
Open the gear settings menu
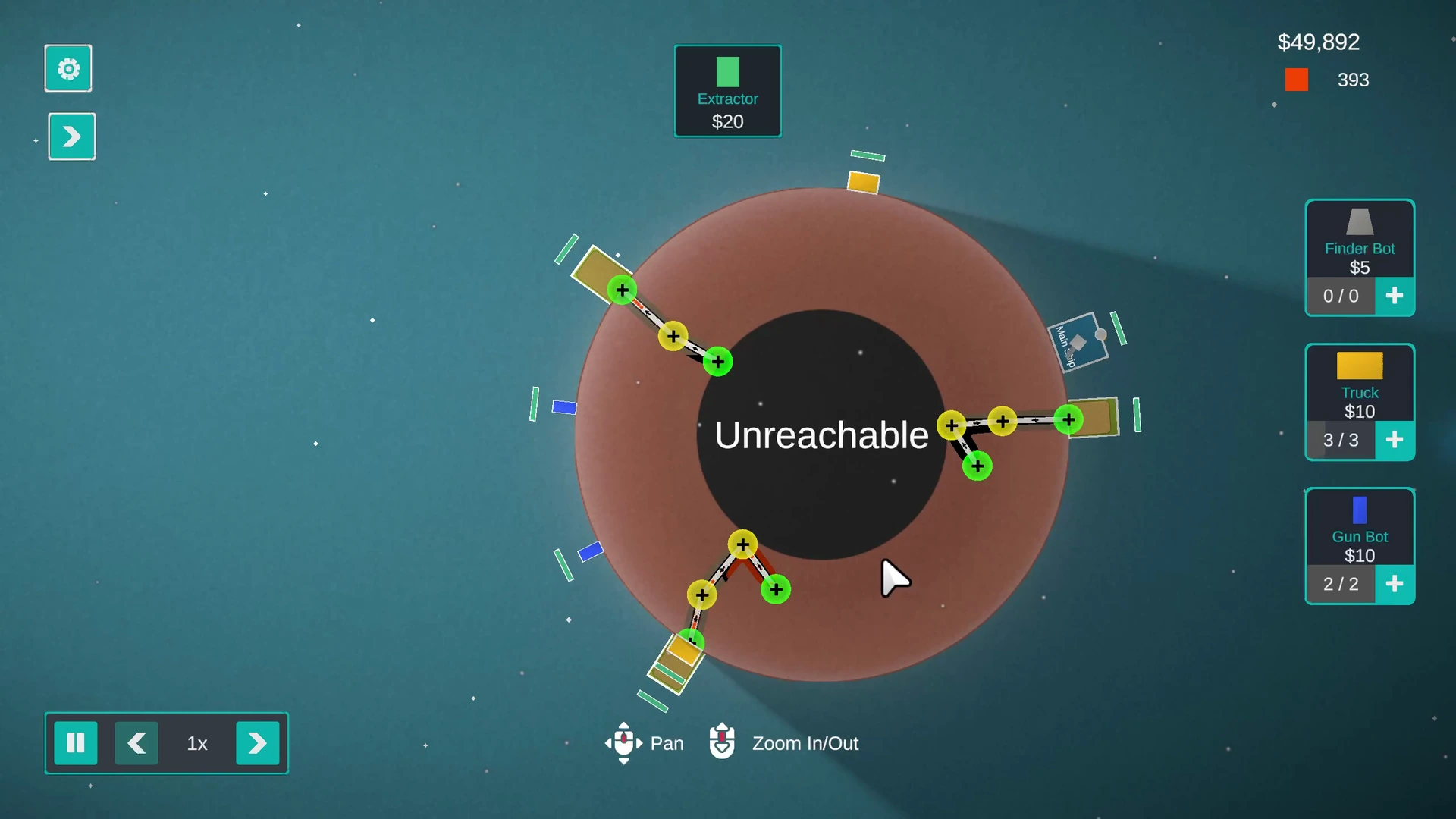coord(68,69)
